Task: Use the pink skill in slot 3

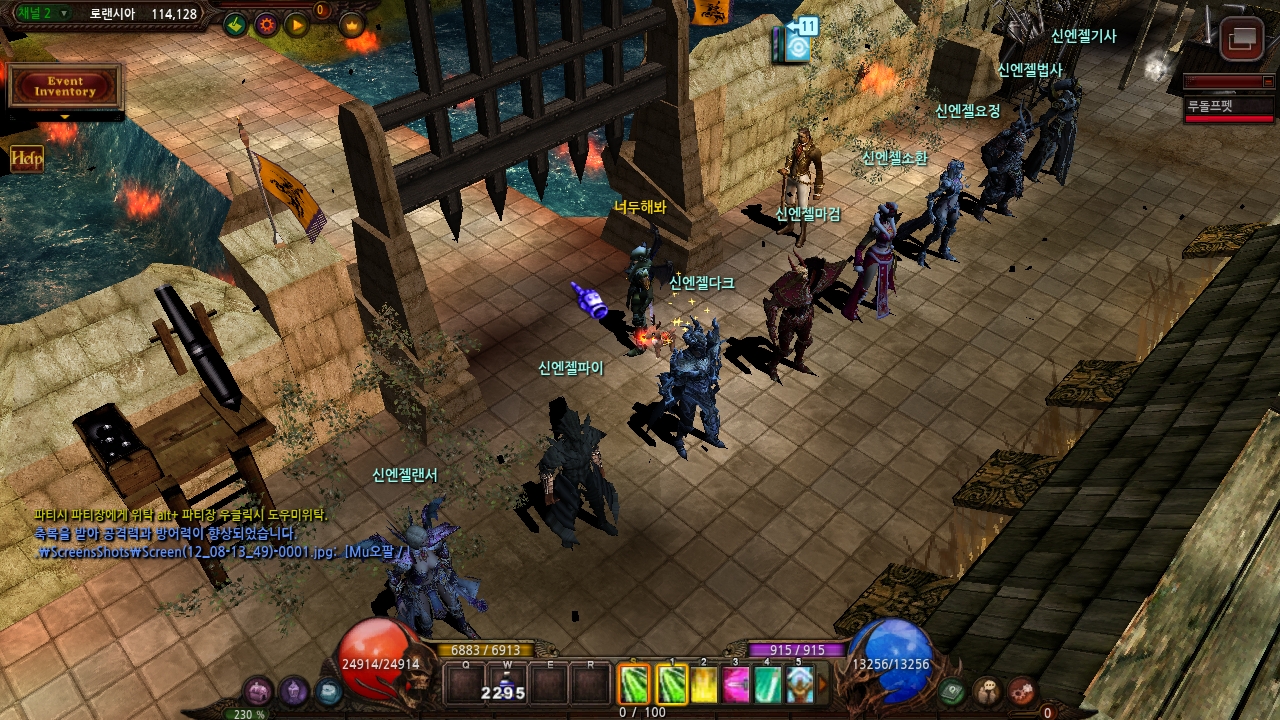Action: point(736,685)
